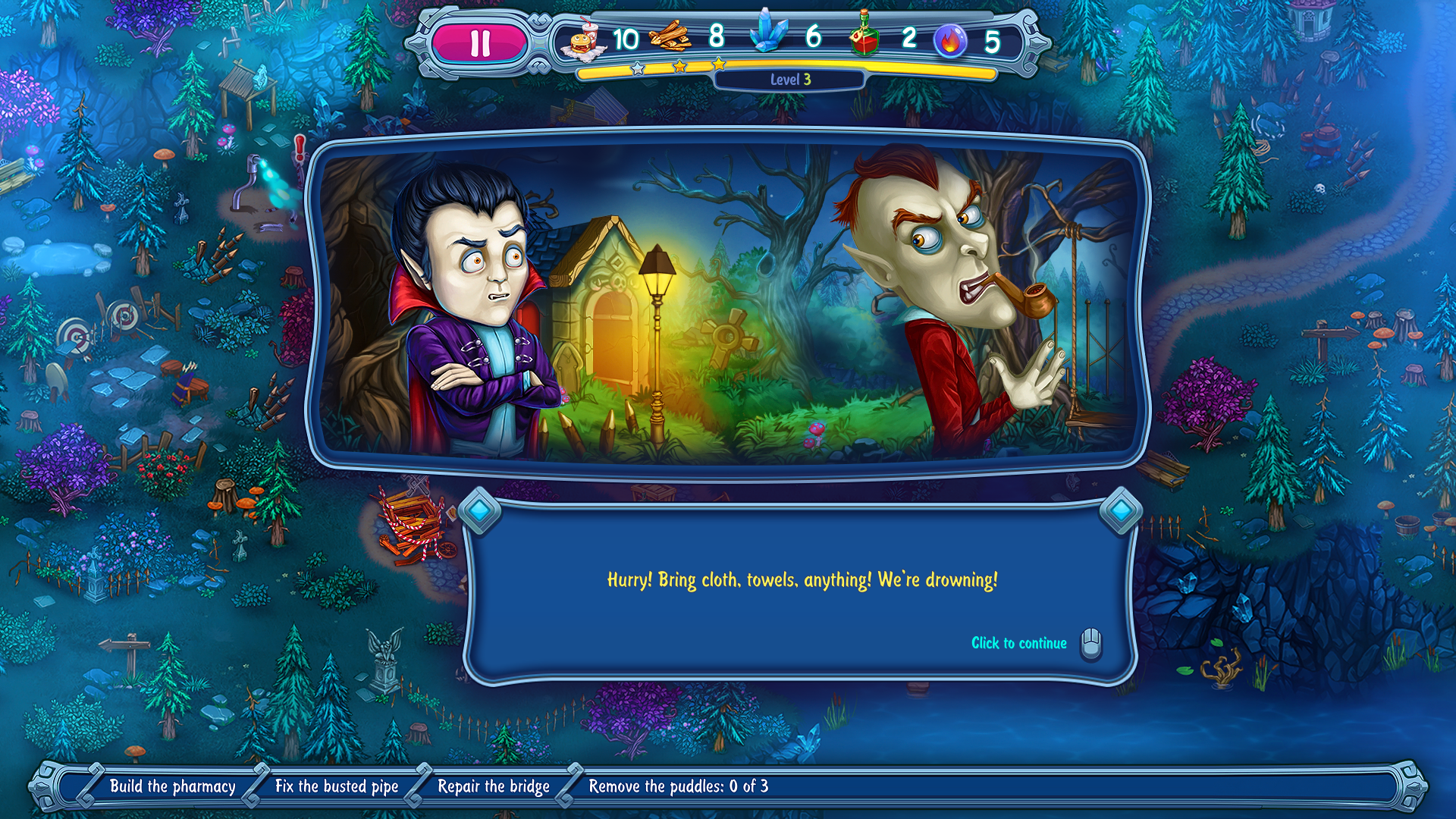Screen dimensions: 1456x819
Task: Select the 'Build the pharmacy' objective
Action: pyautogui.click(x=173, y=786)
